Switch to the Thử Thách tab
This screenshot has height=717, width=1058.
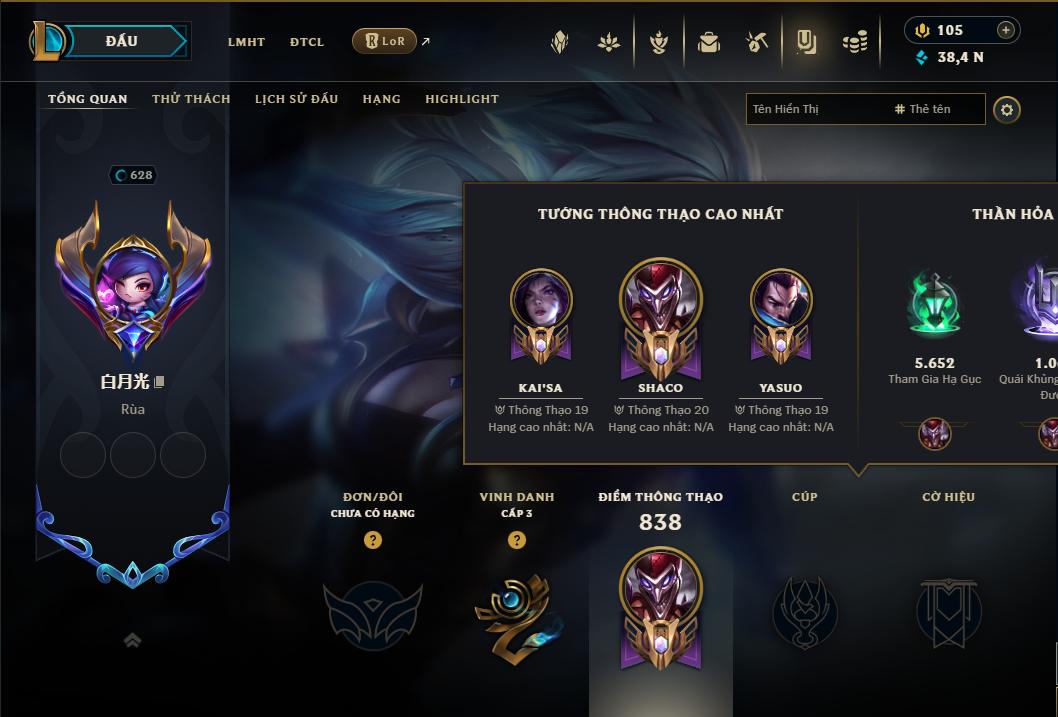(191, 99)
